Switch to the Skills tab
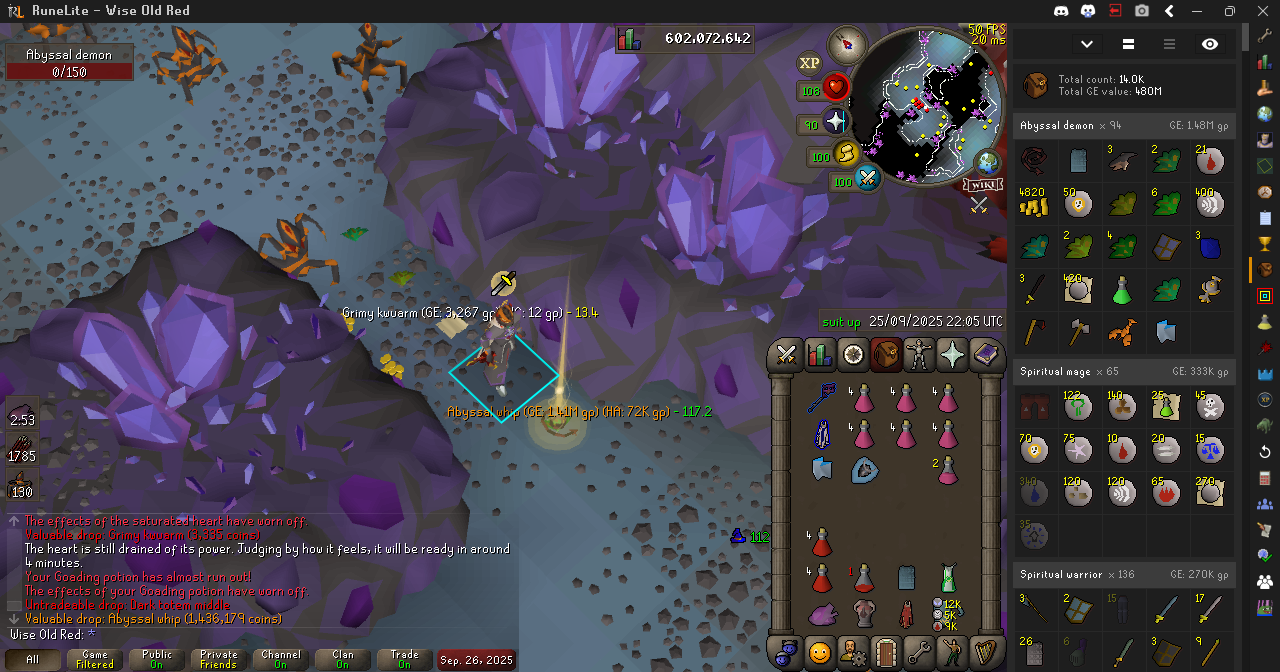Screen dimensions: 1280x672 pyautogui.click(x=819, y=355)
